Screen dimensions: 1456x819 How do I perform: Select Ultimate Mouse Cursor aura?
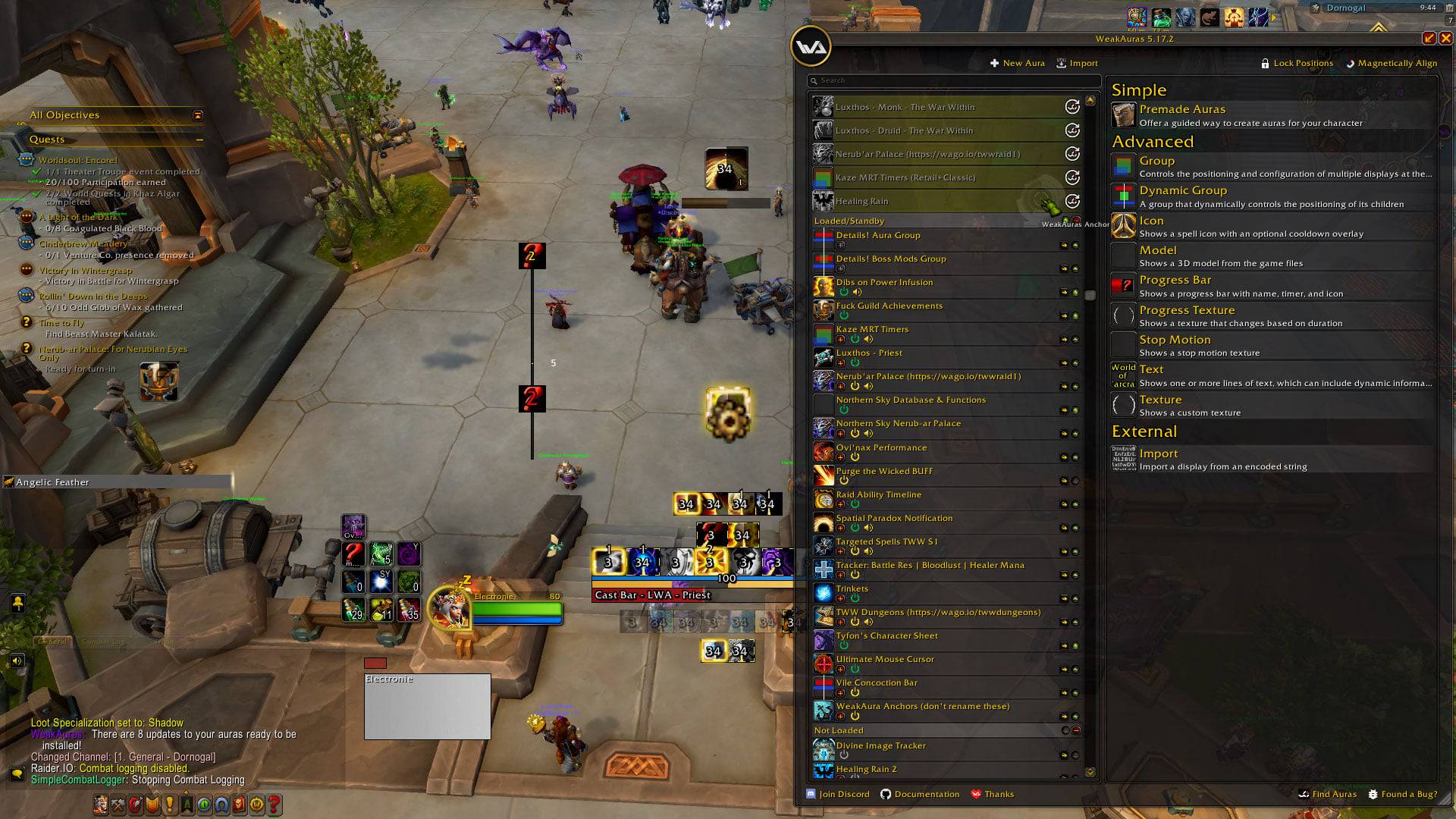884,660
